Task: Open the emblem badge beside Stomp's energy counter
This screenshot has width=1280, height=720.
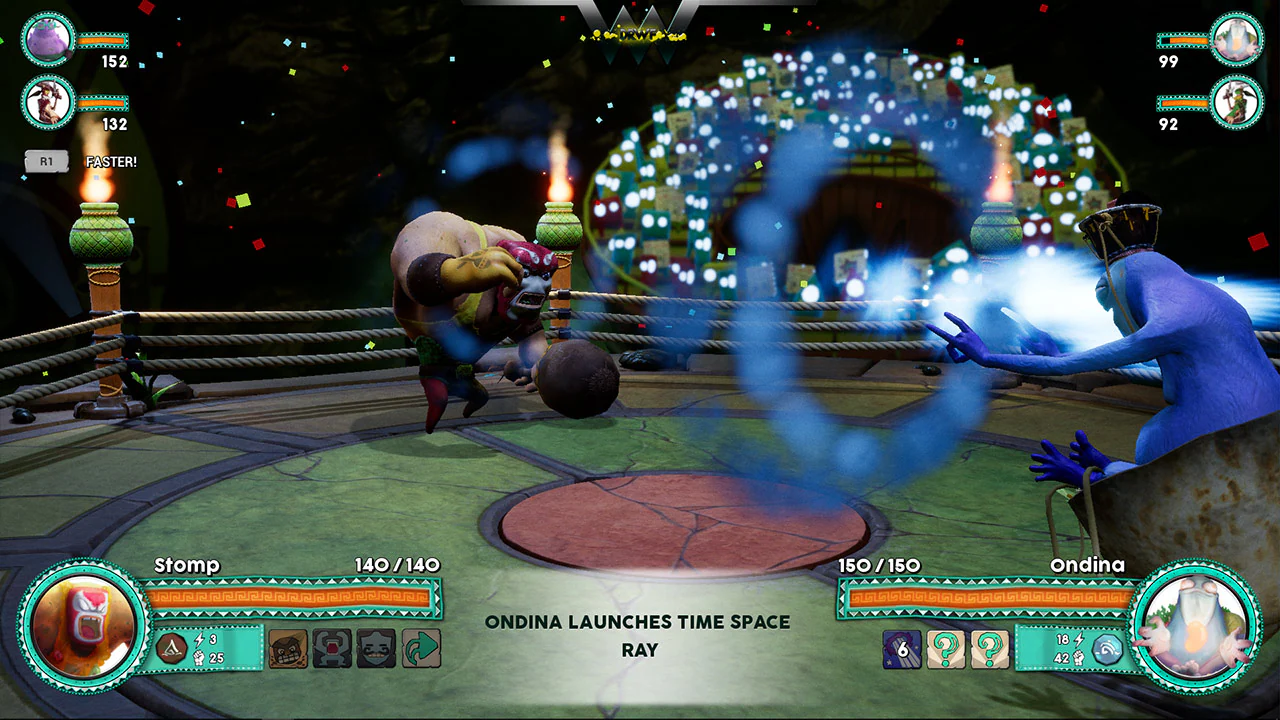Action: [x=171, y=649]
